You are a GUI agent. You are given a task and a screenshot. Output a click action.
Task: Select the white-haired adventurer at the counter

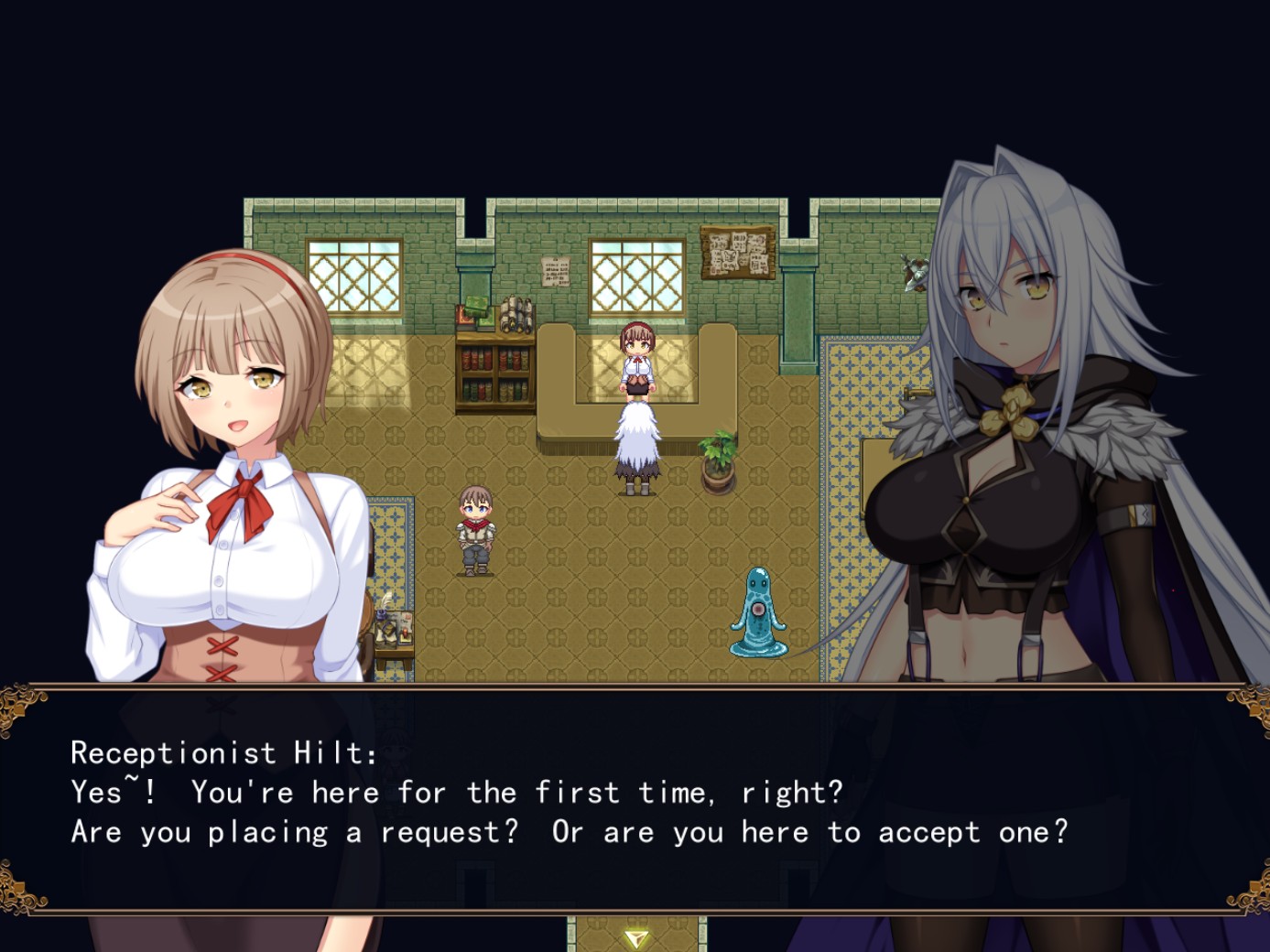click(x=638, y=449)
